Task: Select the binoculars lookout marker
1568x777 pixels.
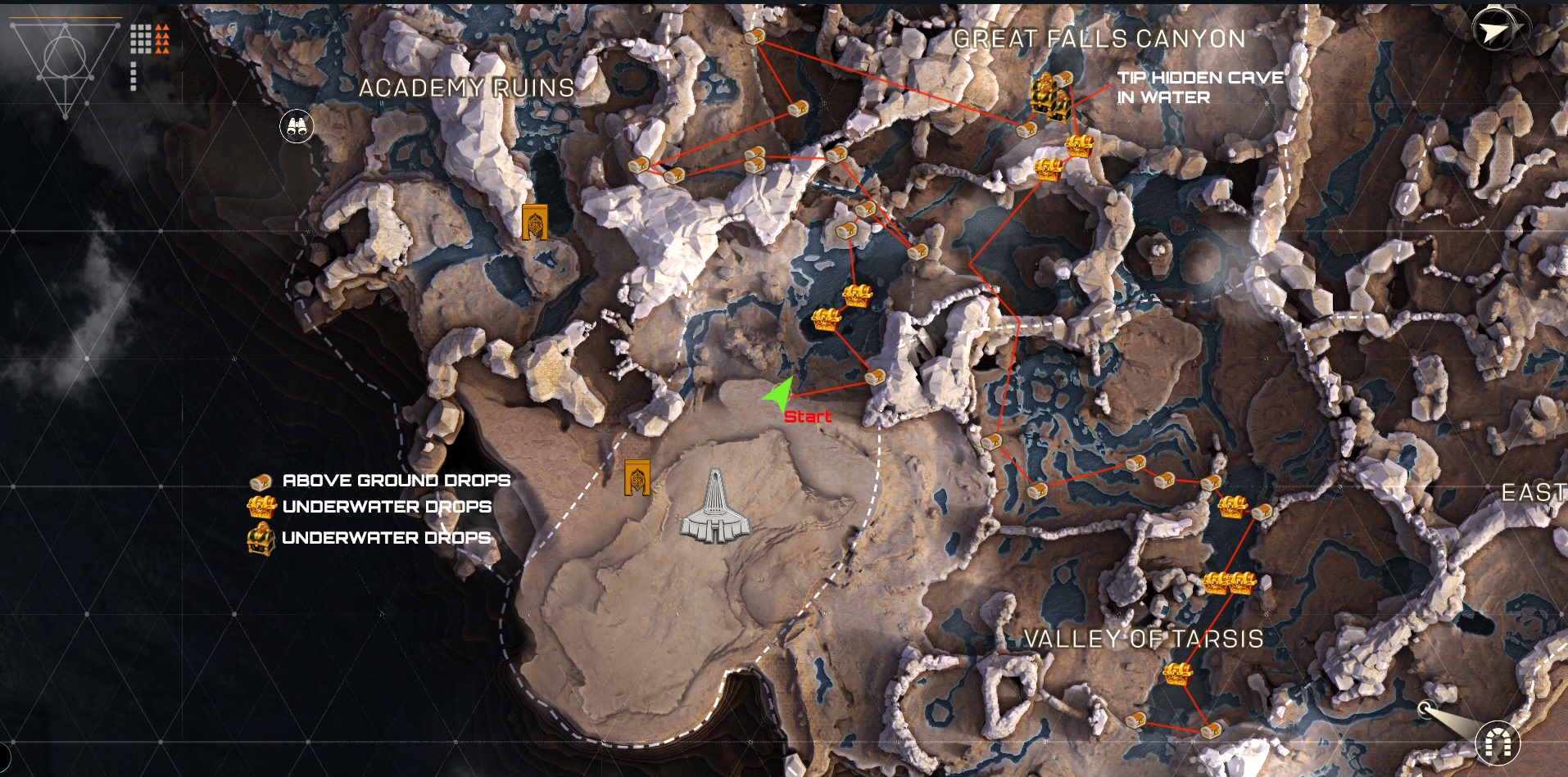Action: (297, 127)
